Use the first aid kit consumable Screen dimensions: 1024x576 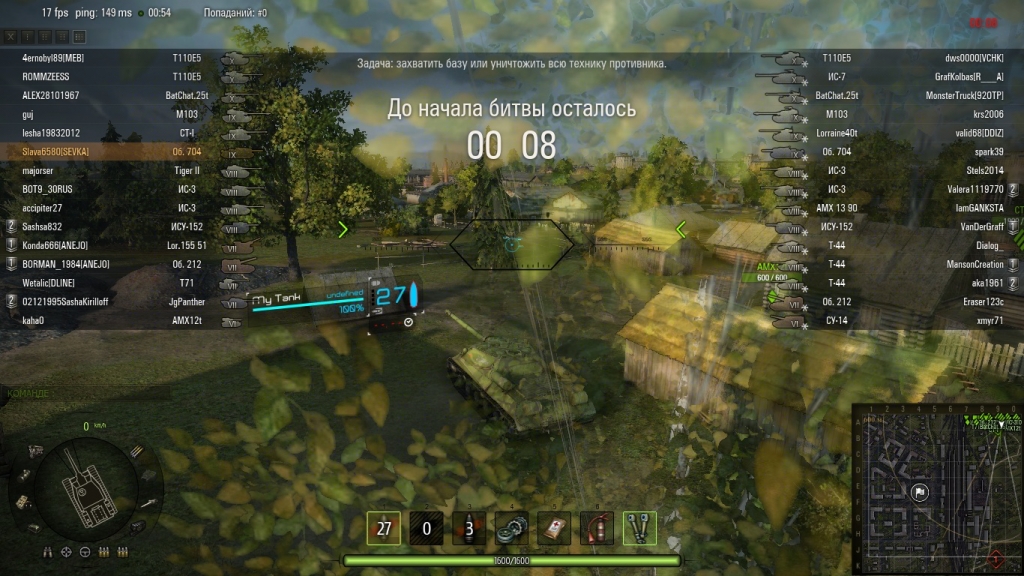point(554,527)
